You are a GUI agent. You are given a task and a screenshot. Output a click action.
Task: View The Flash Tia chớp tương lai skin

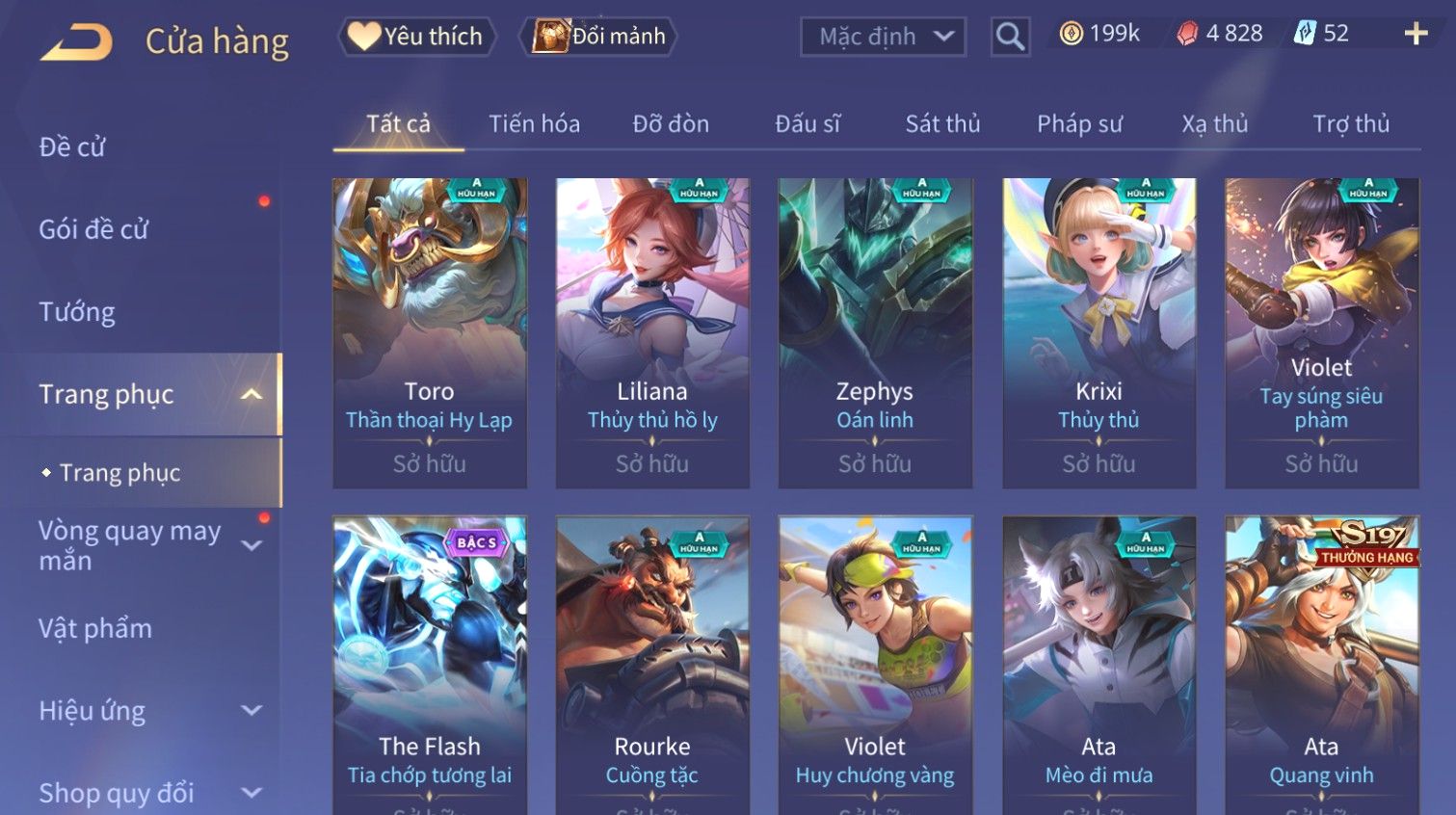[430, 665]
